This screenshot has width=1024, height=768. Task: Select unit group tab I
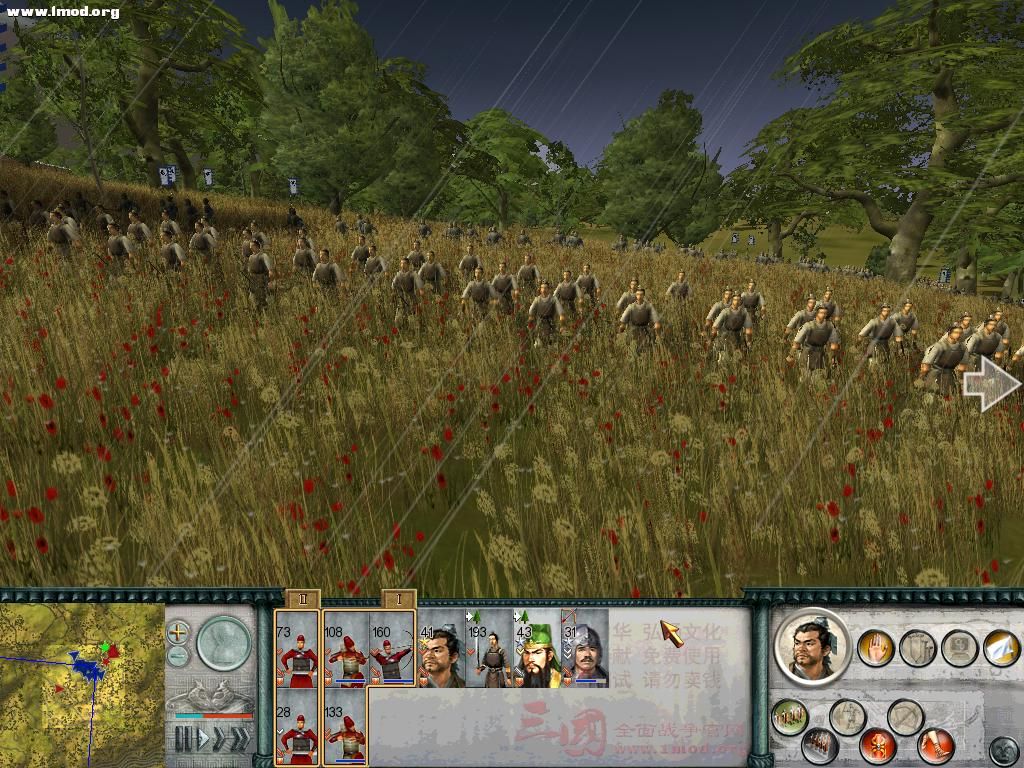click(399, 599)
